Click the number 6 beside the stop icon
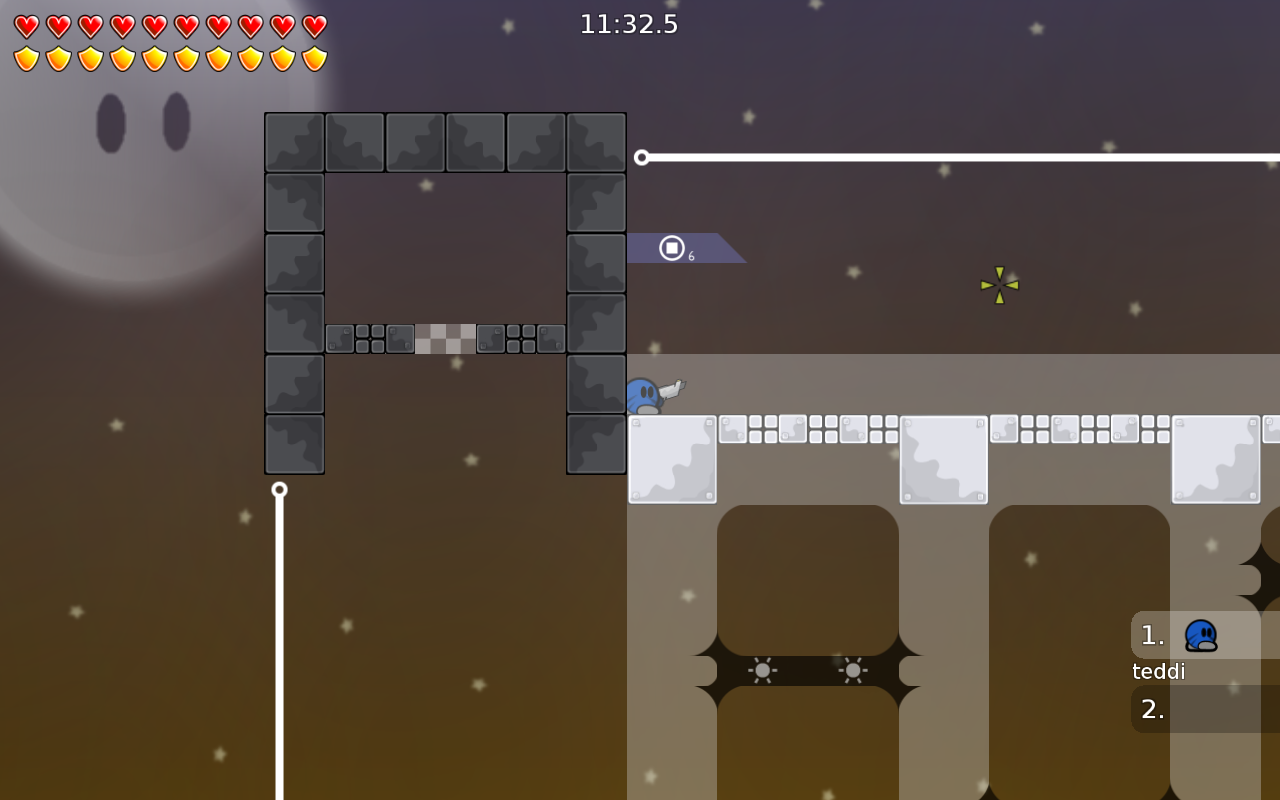1280x800 pixels. point(689,255)
